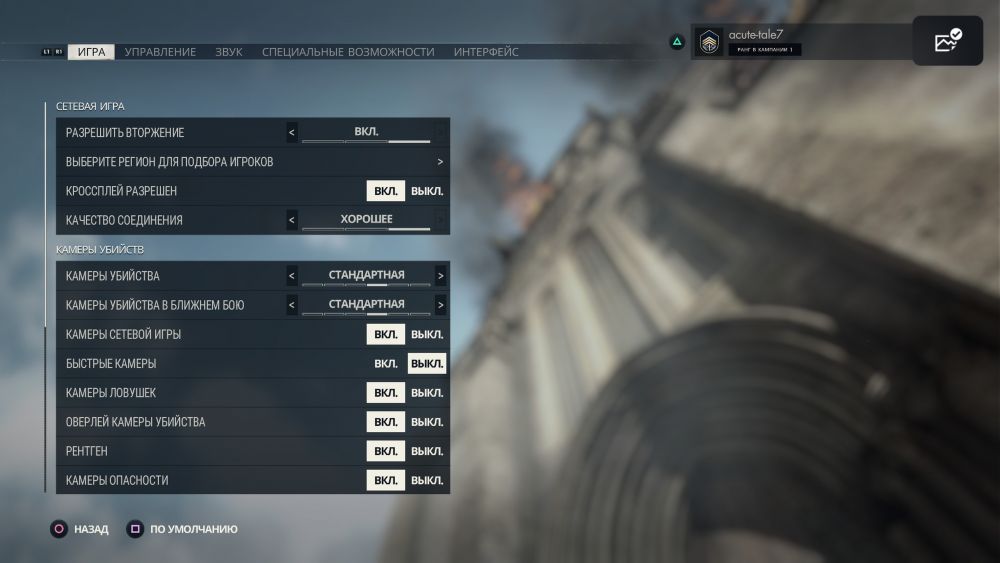Select the Игра tab

click(91, 52)
